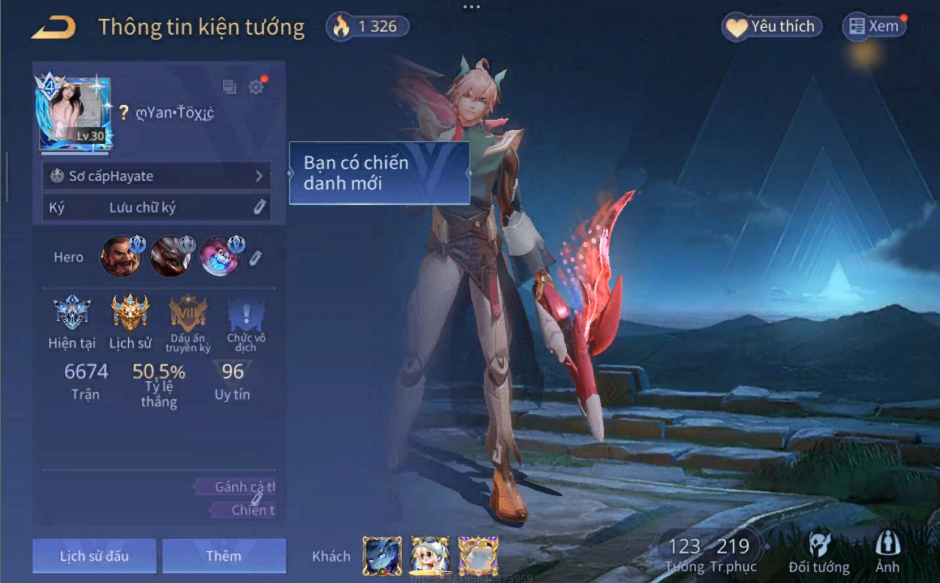The height and width of the screenshot is (583, 940).
Task: Open the player avatar portrait
Action: pyautogui.click(x=75, y=113)
